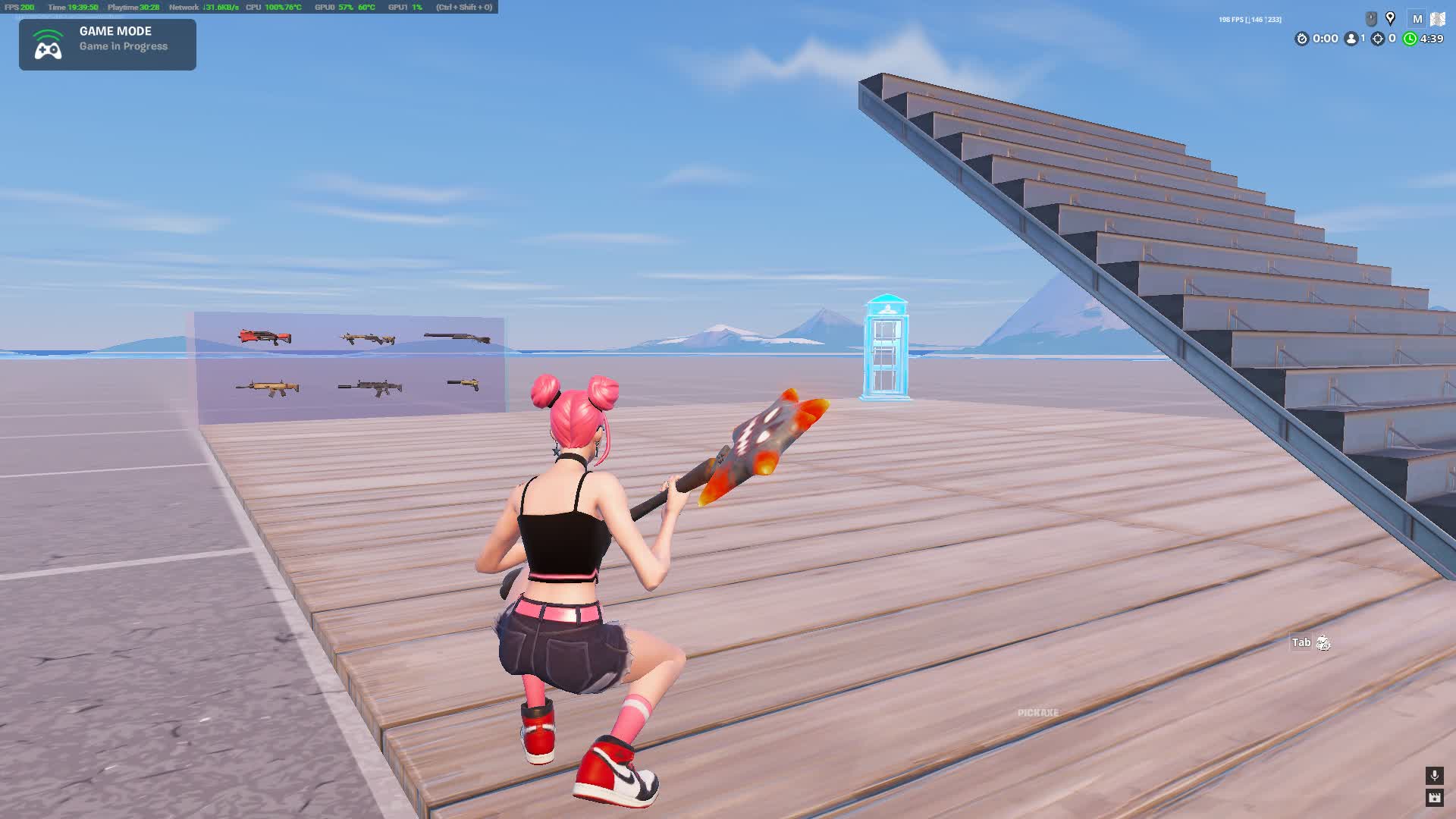
Task: Click the GAME MODE banner in the top-left
Action: coord(106,44)
